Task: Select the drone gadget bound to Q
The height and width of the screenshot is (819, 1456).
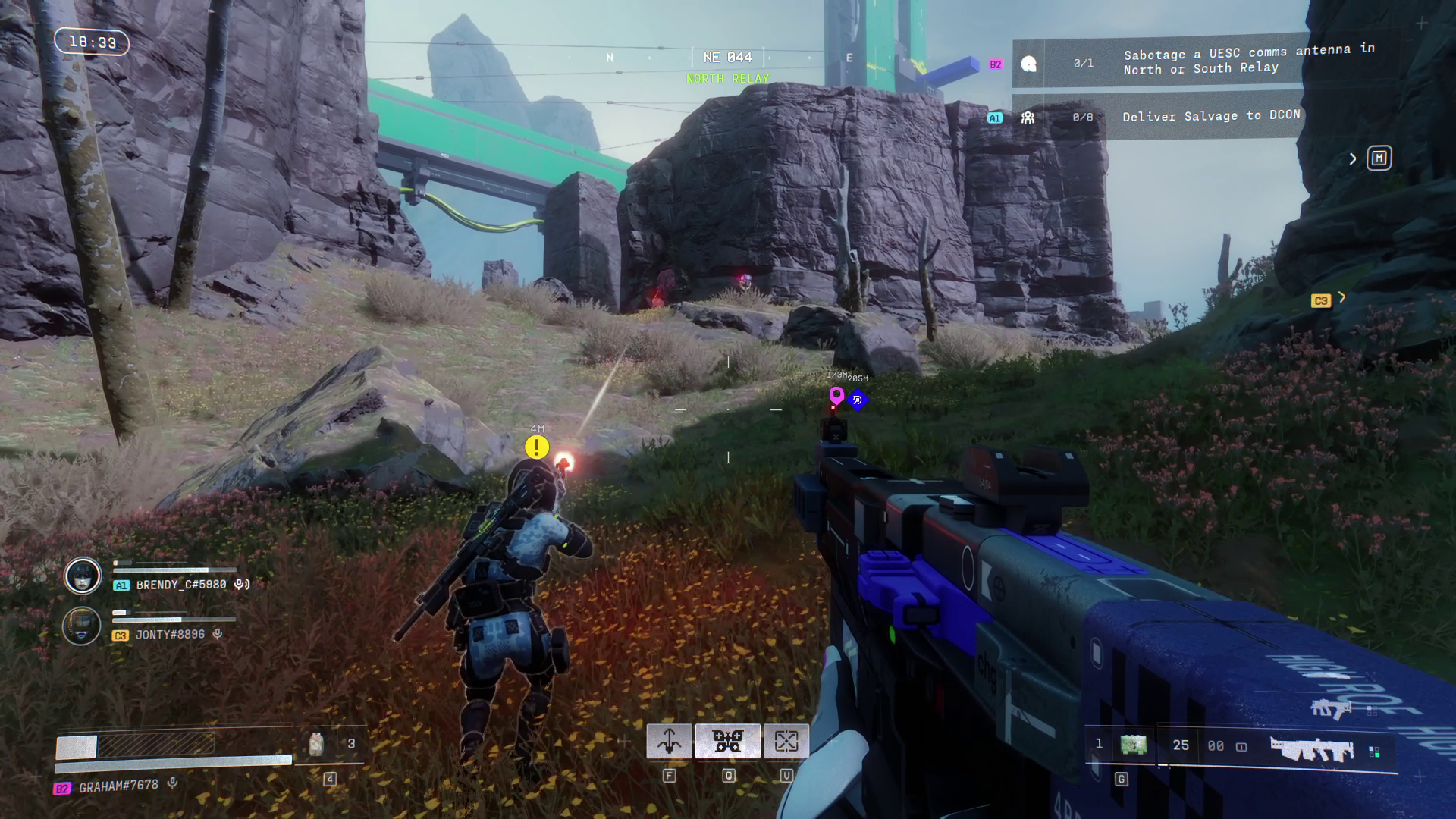Action: [x=726, y=740]
